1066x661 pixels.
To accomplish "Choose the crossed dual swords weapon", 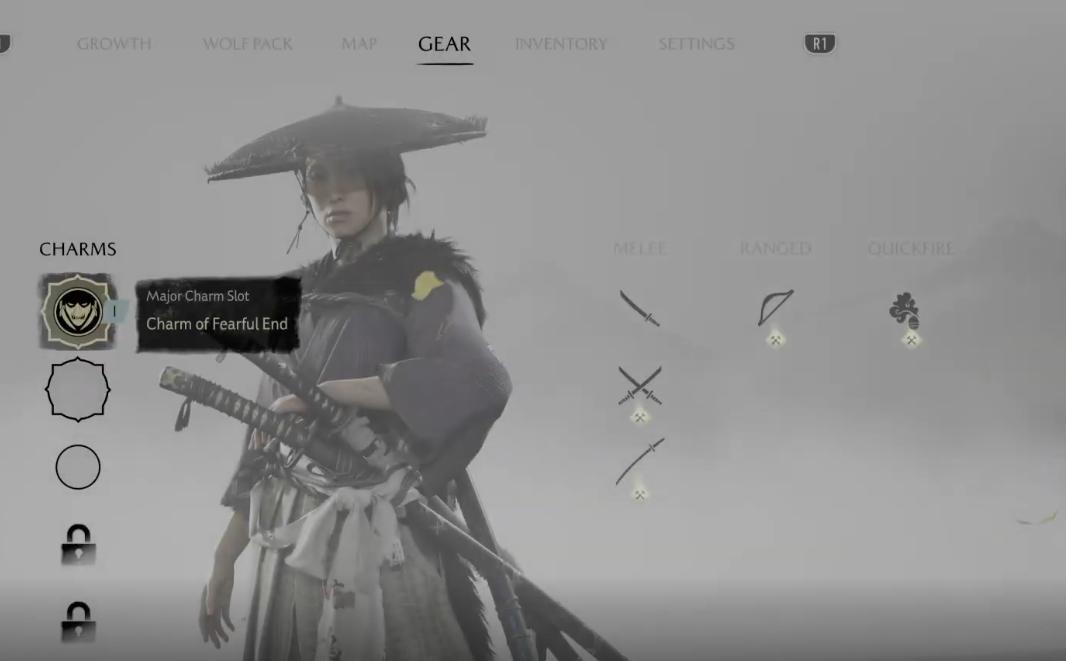I will [640, 385].
